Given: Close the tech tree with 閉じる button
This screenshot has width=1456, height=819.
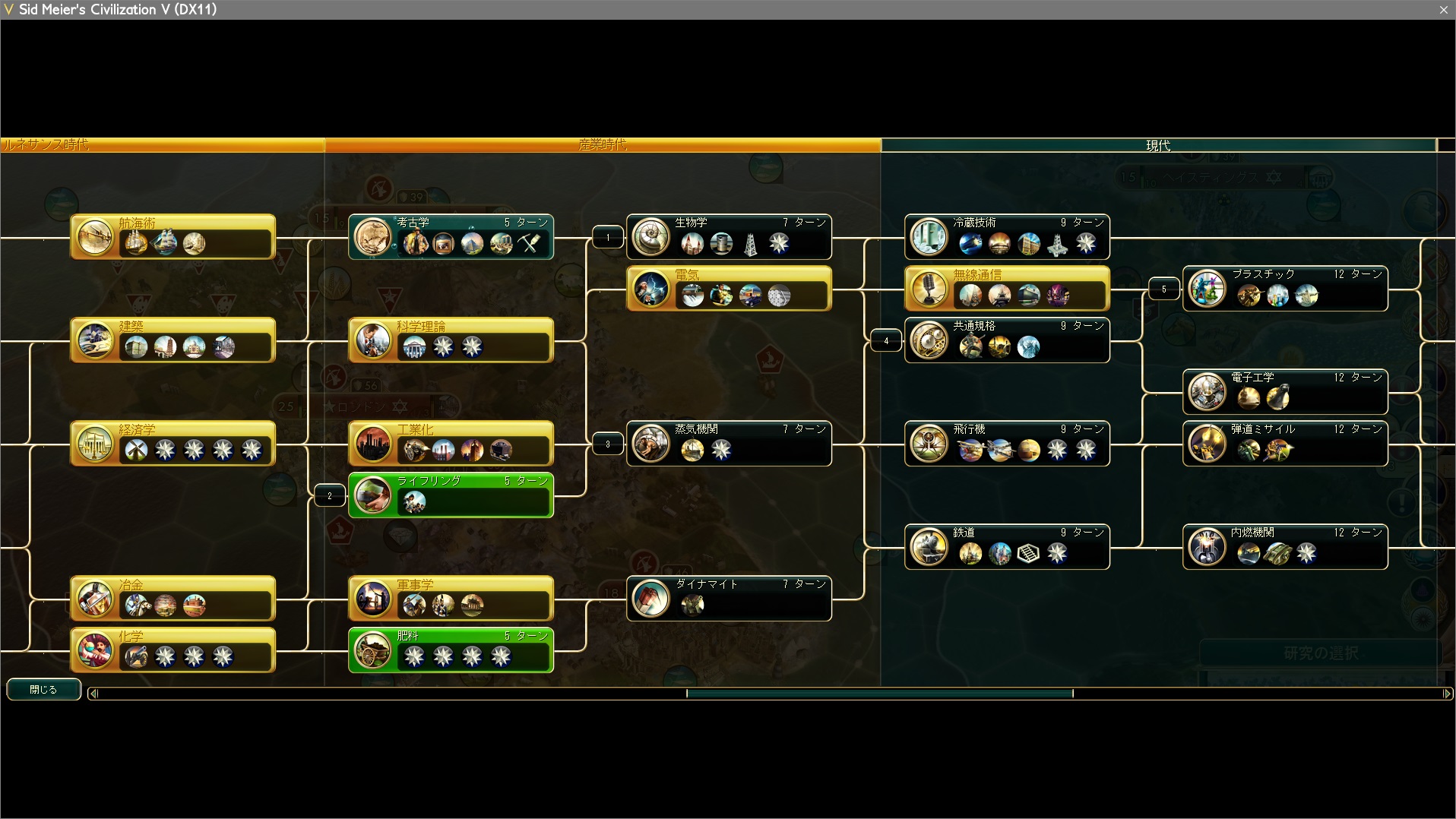Looking at the screenshot, I should point(43,689).
